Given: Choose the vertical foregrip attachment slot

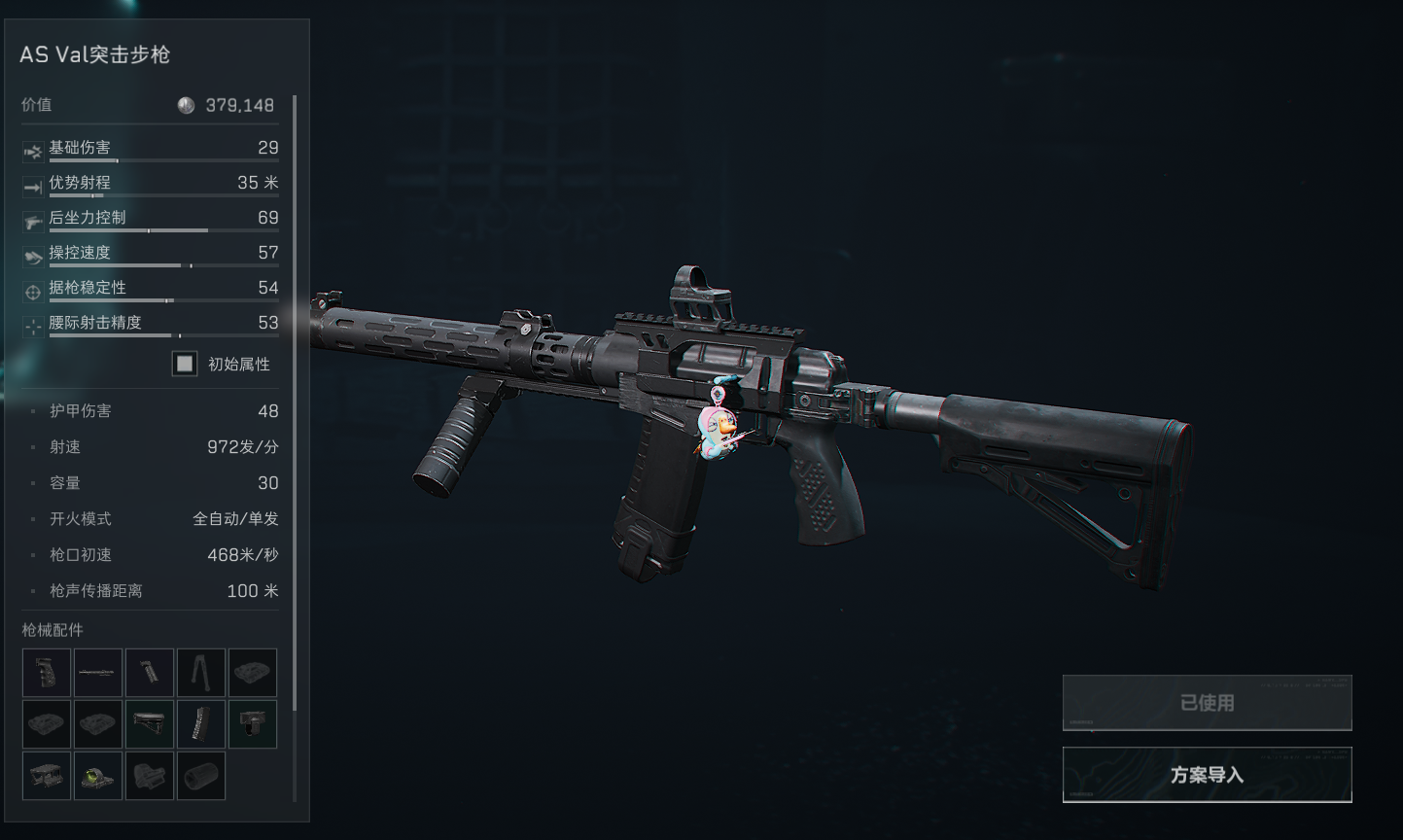Looking at the screenshot, I should (150, 673).
